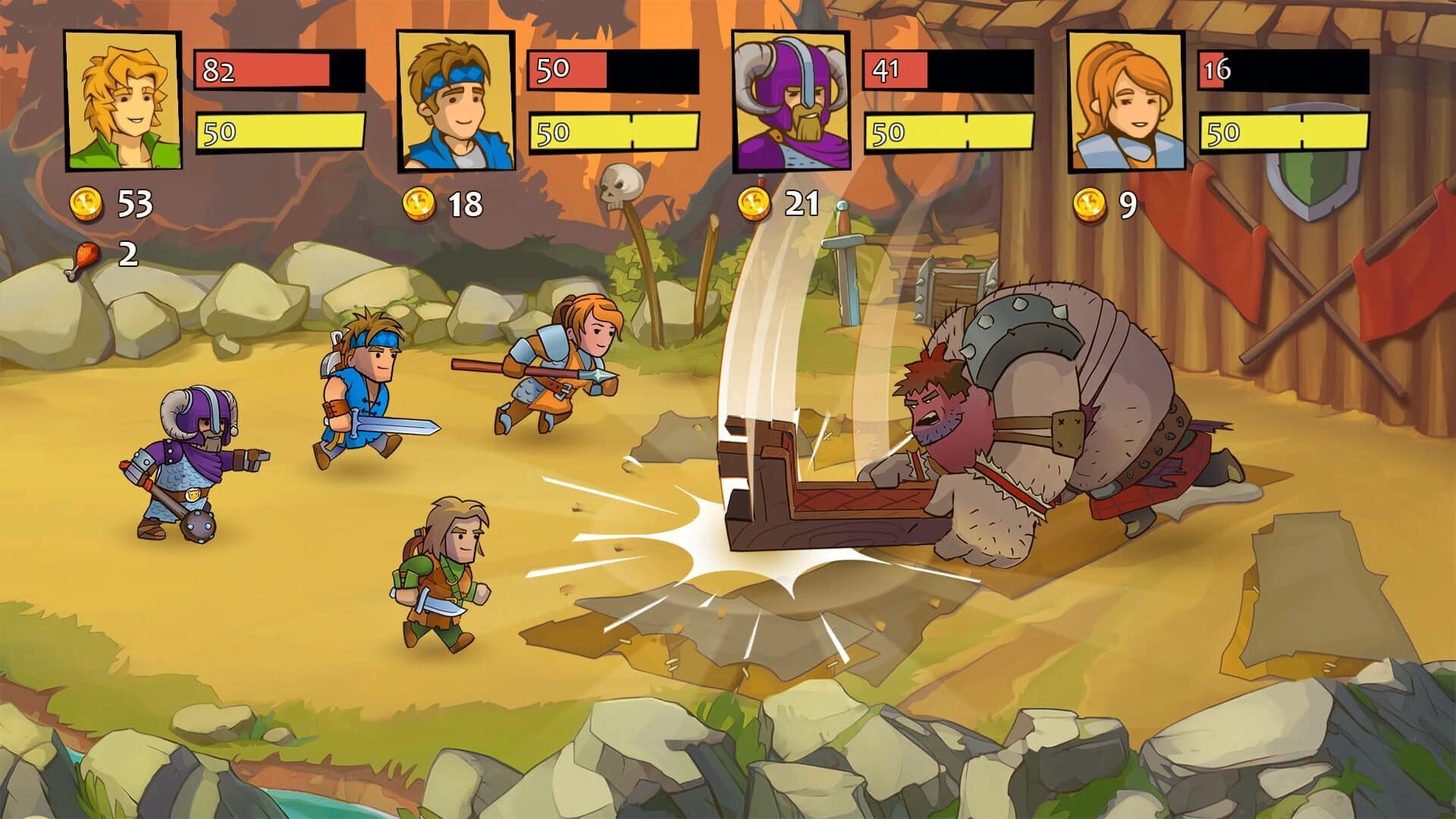The width and height of the screenshot is (1456, 819).
Task: Select the yellow bar under the viking portrait
Action: [x=948, y=130]
